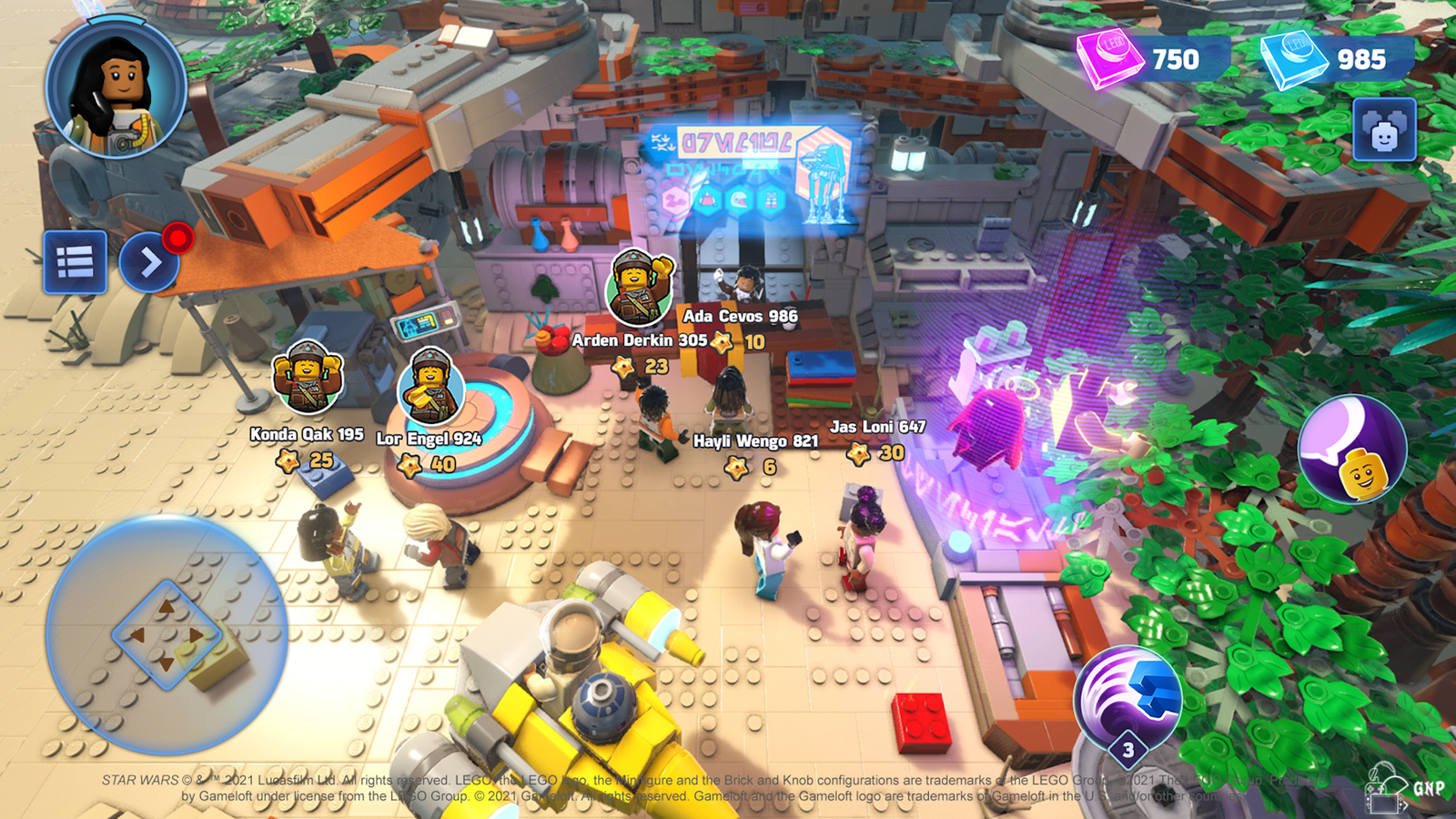Tap the blue LEGO stud currency counter
Image resolution: width=1456 pixels, height=819 pixels.
click(x=1336, y=60)
